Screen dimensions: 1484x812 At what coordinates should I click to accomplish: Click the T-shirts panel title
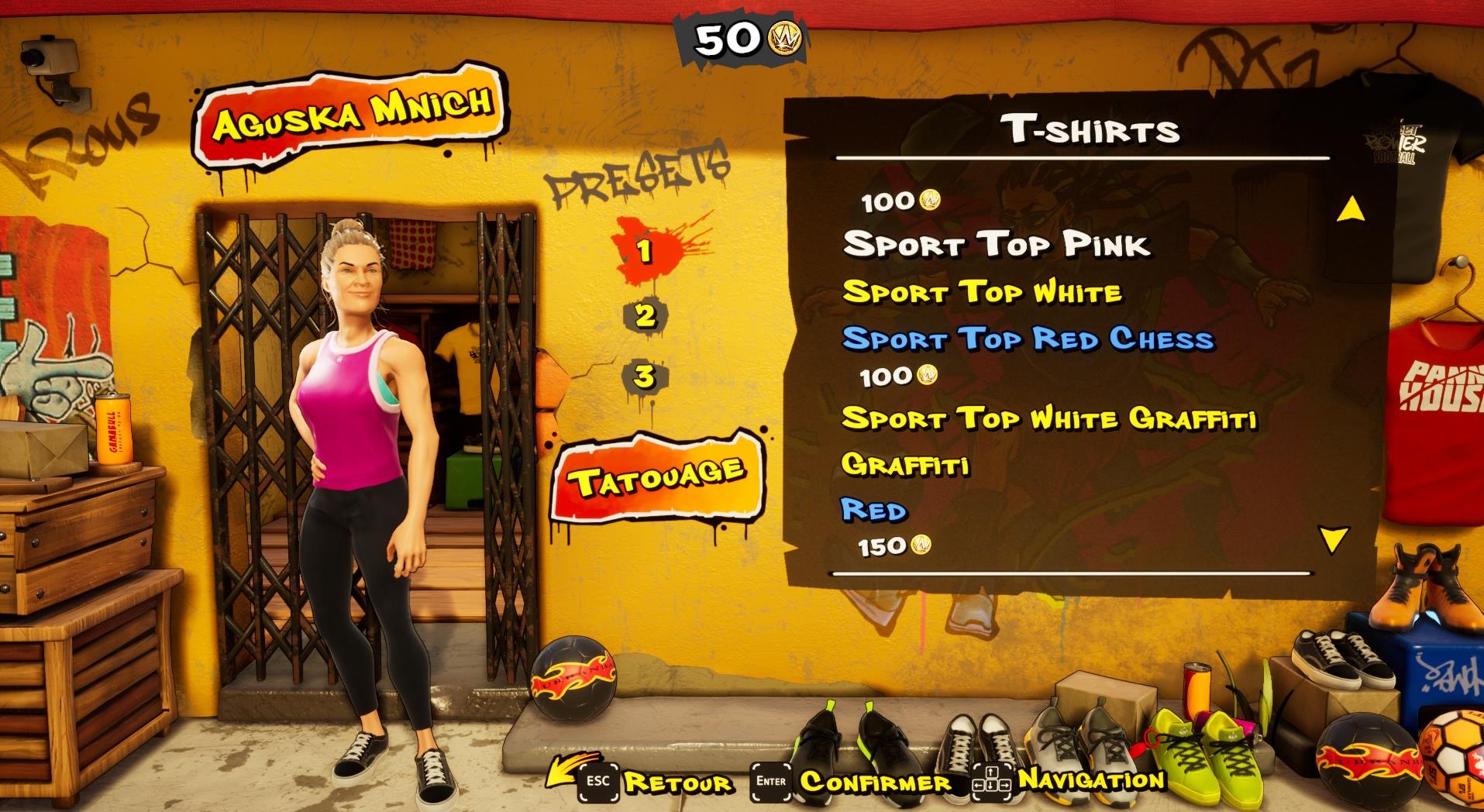click(1093, 129)
